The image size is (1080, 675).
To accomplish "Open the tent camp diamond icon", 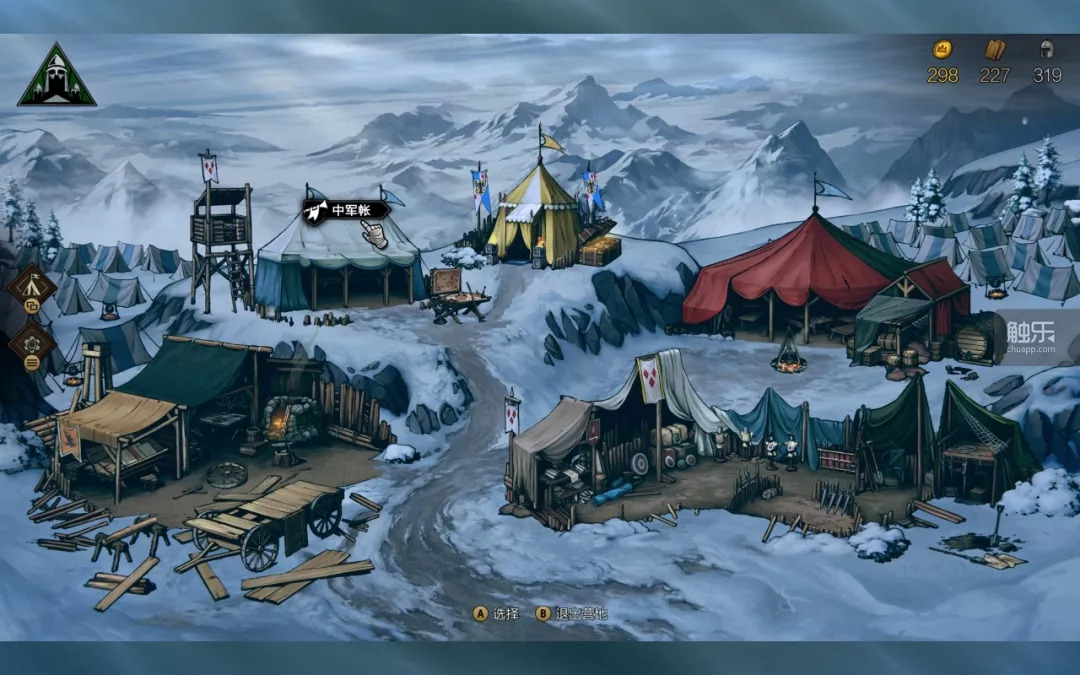I will click(x=31, y=286).
